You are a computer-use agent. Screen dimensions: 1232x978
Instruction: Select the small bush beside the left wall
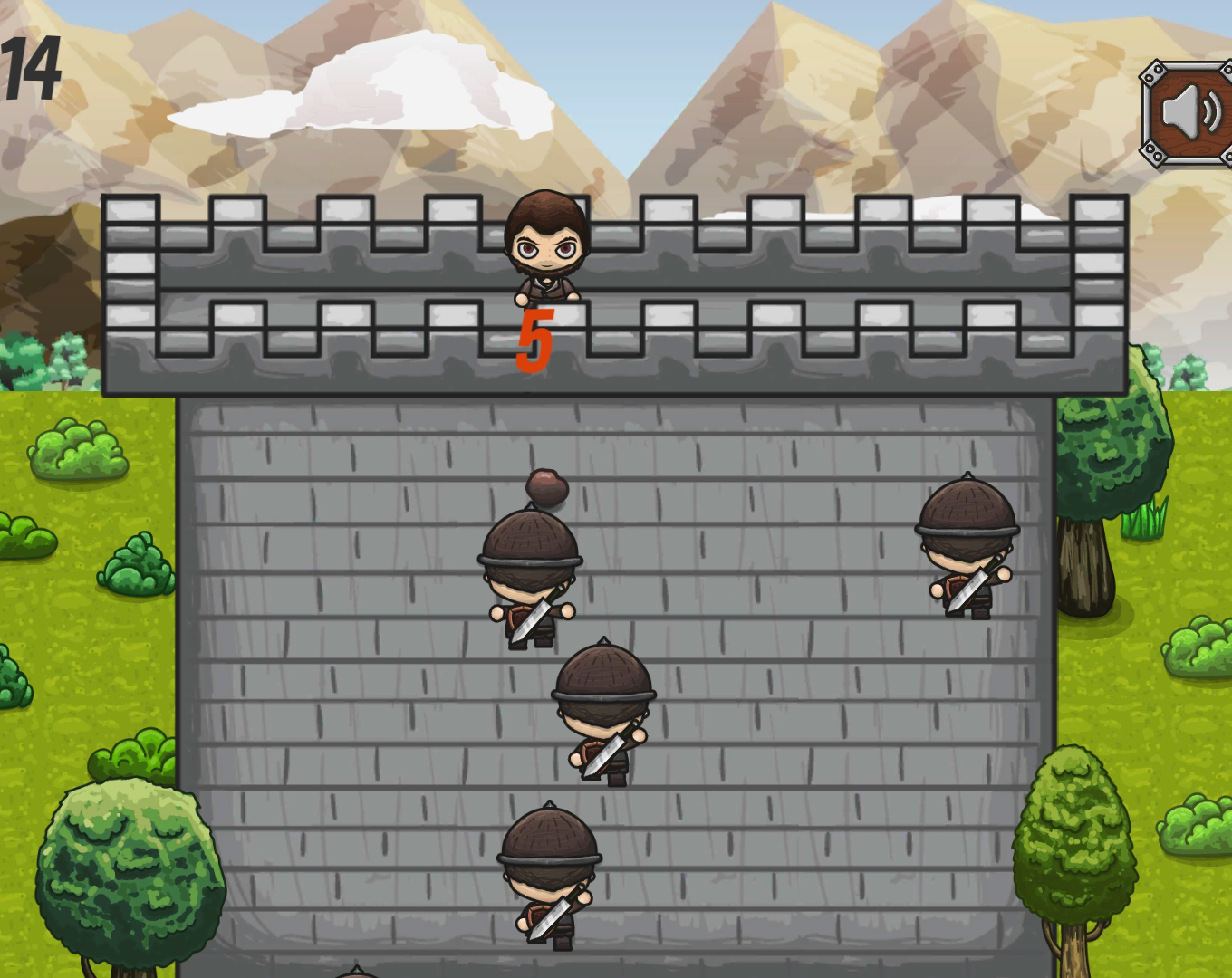(136, 561)
